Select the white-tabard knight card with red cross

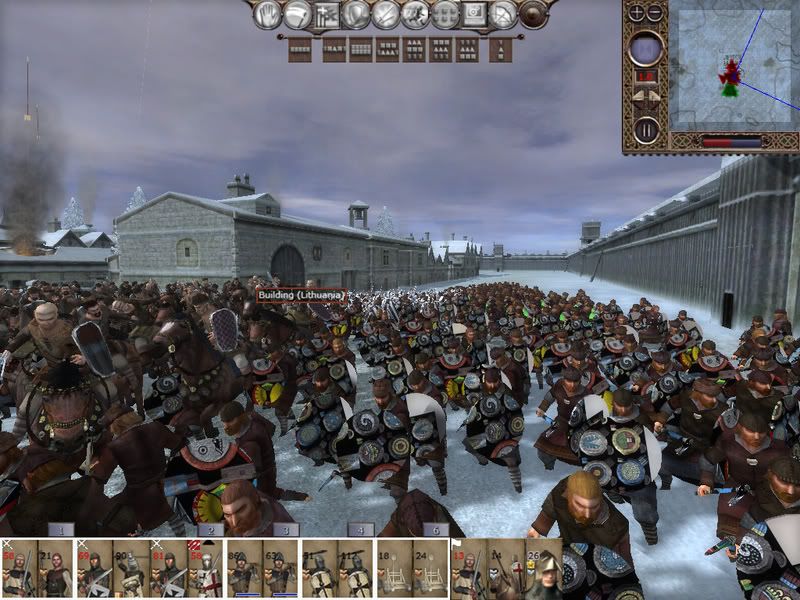click(204, 574)
